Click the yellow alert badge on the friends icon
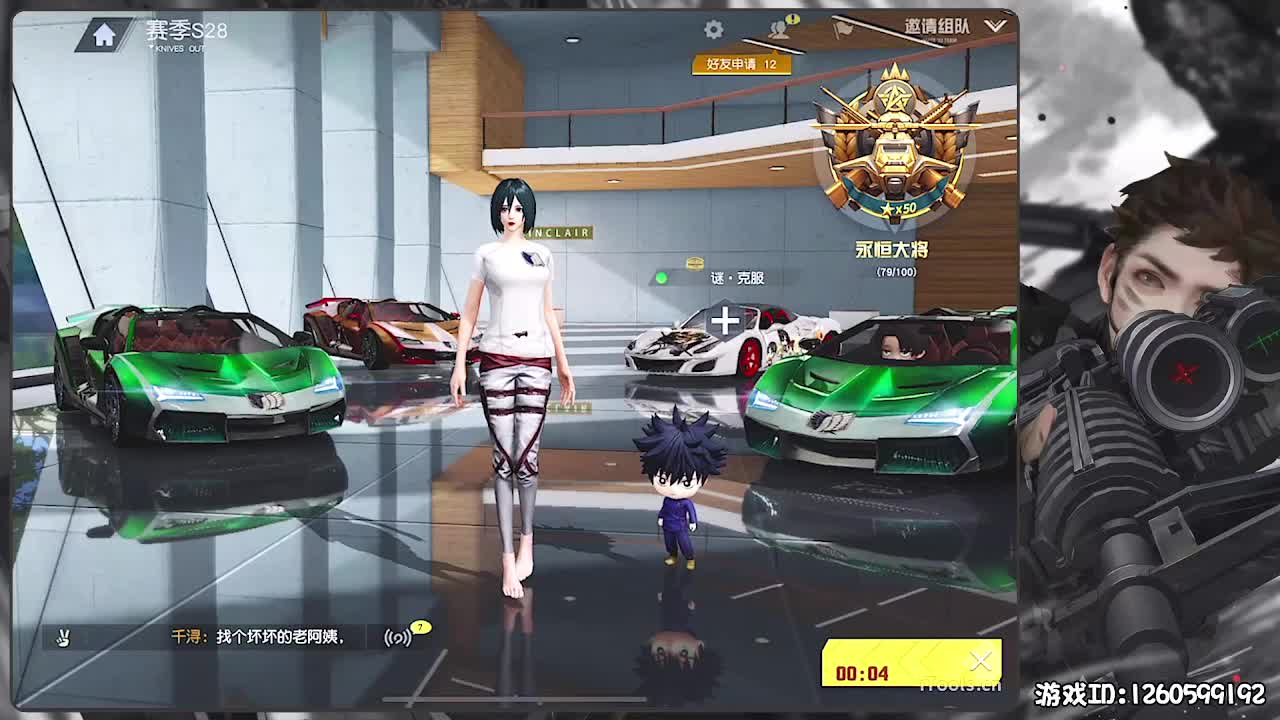Viewport: 1280px width, 720px height. (793, 19)
